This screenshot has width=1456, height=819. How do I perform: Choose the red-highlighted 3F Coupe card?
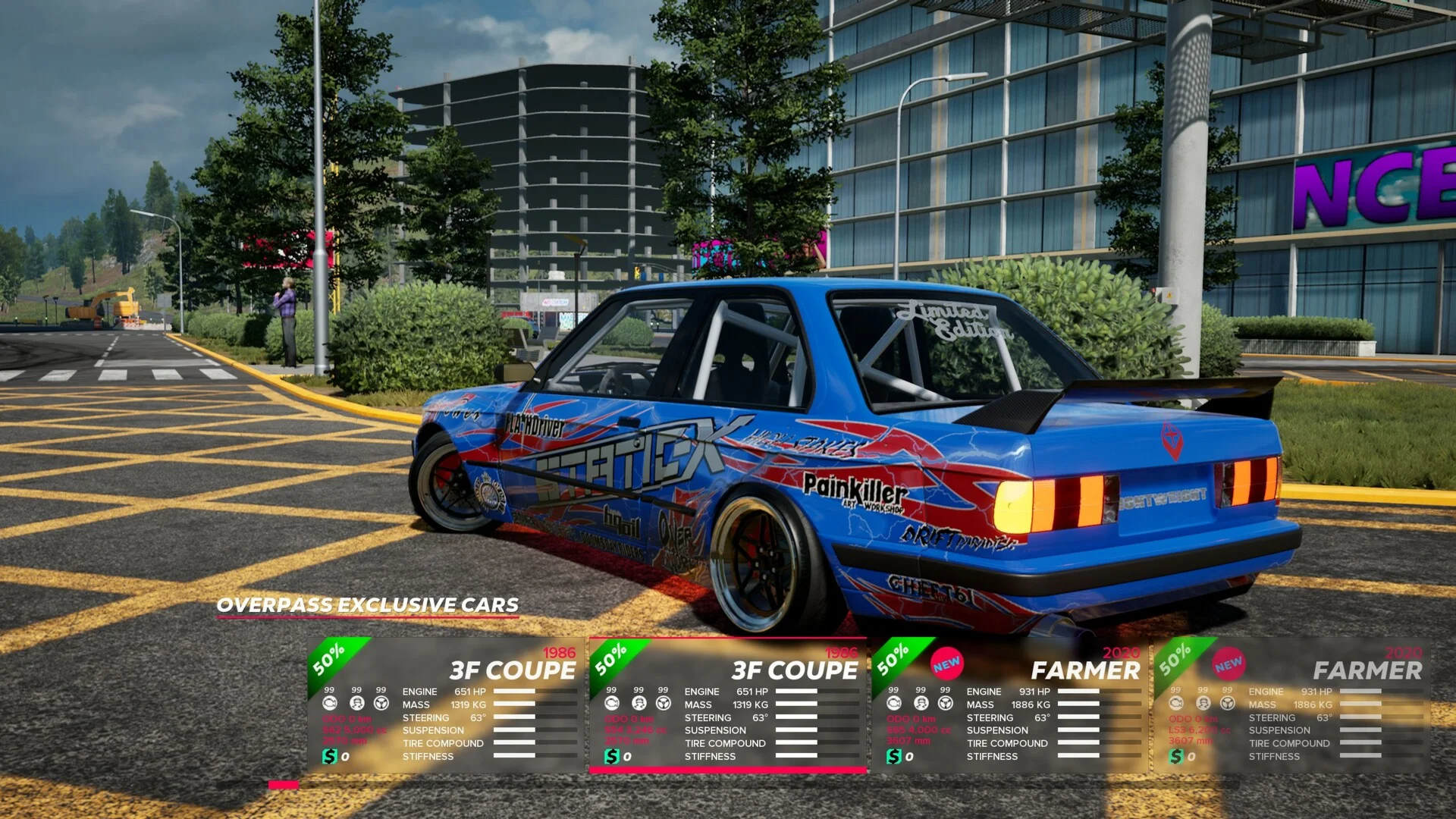[x=728, y=705]
